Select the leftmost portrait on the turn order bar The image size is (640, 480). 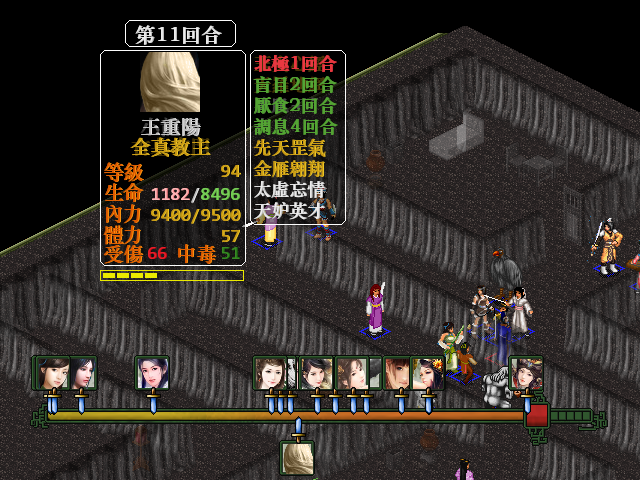(51, 373)
